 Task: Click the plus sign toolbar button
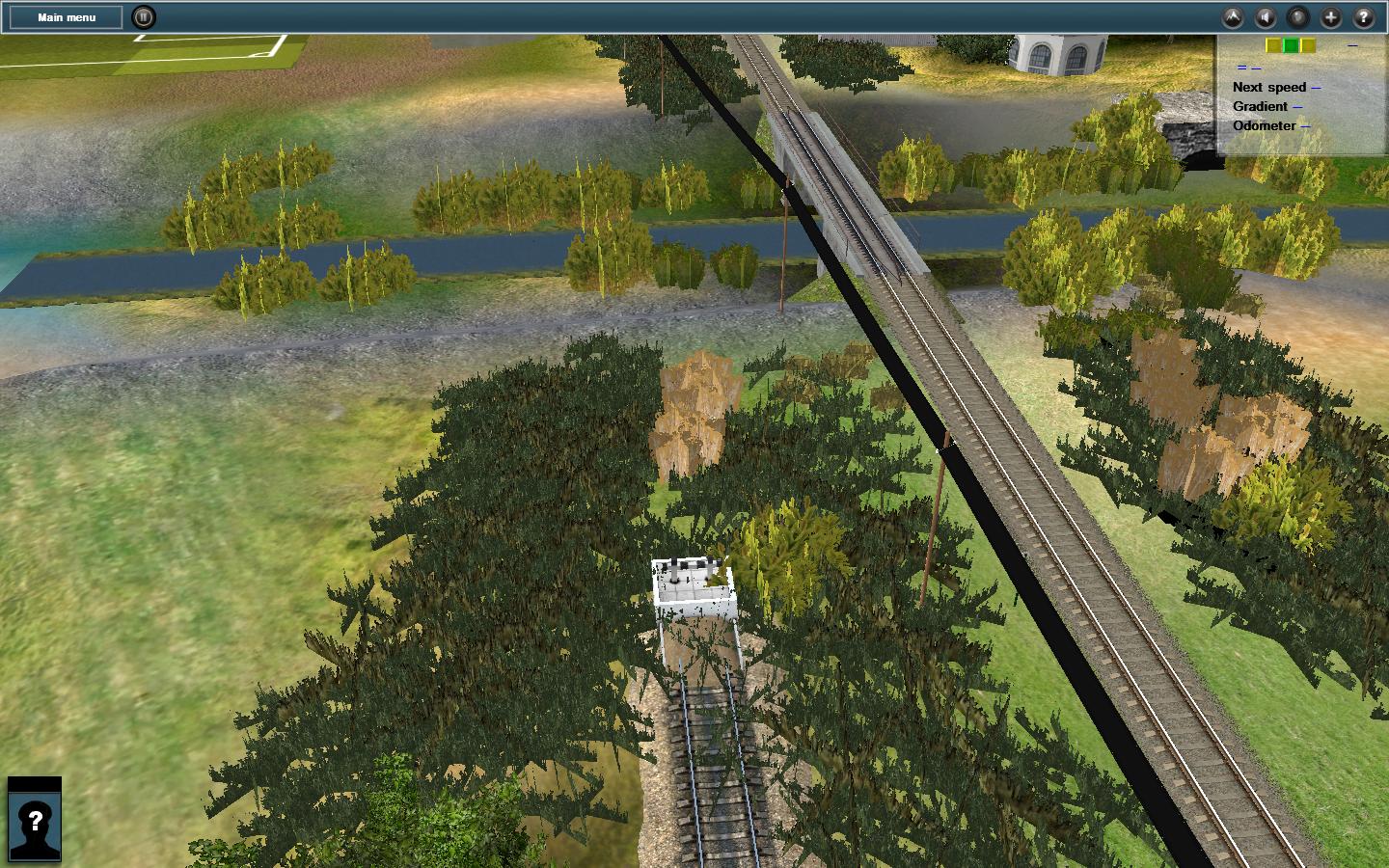click(x=1331, y=17)
